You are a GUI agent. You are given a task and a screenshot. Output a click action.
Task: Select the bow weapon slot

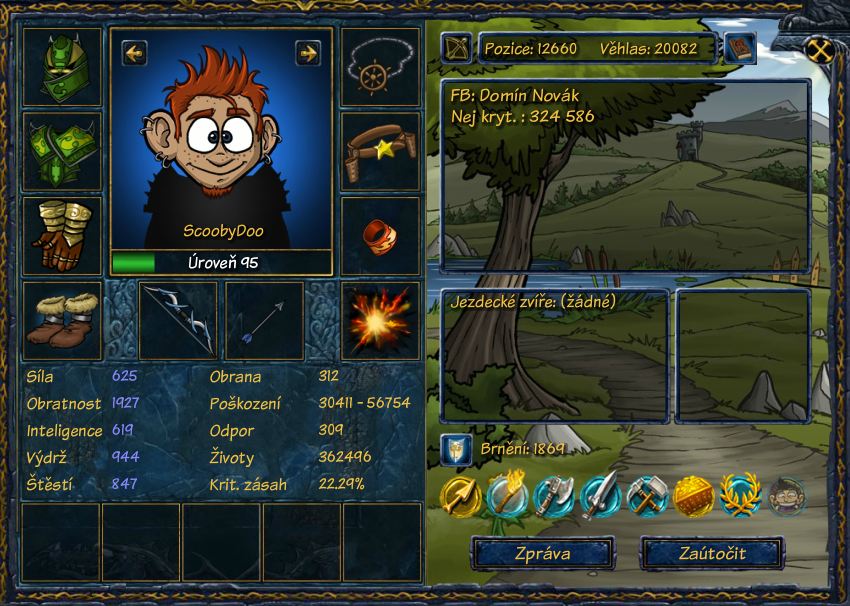pos(178,320)
